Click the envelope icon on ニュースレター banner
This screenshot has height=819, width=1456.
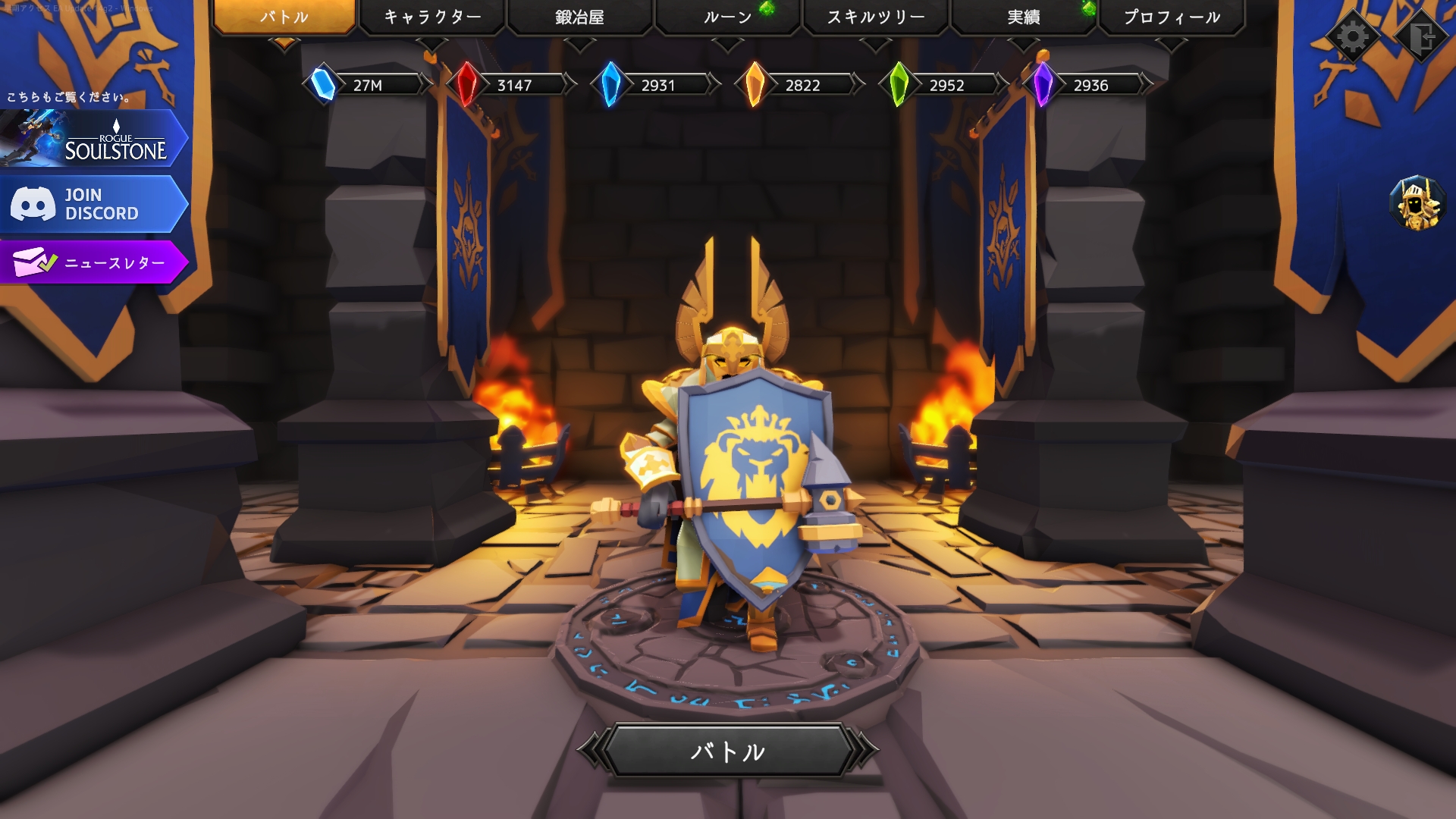(33, 263)
